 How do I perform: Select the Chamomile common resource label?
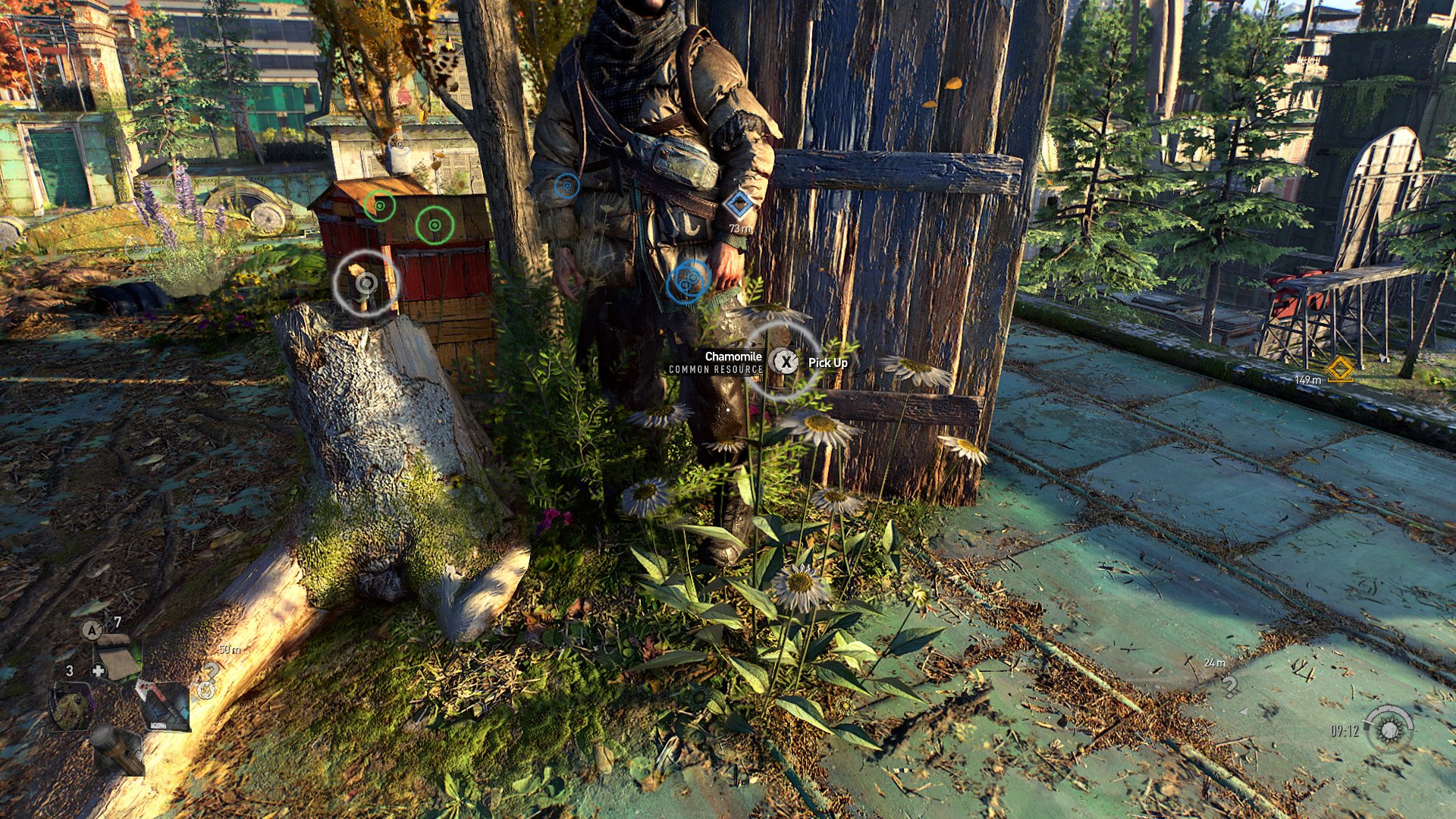pos(716,362)
